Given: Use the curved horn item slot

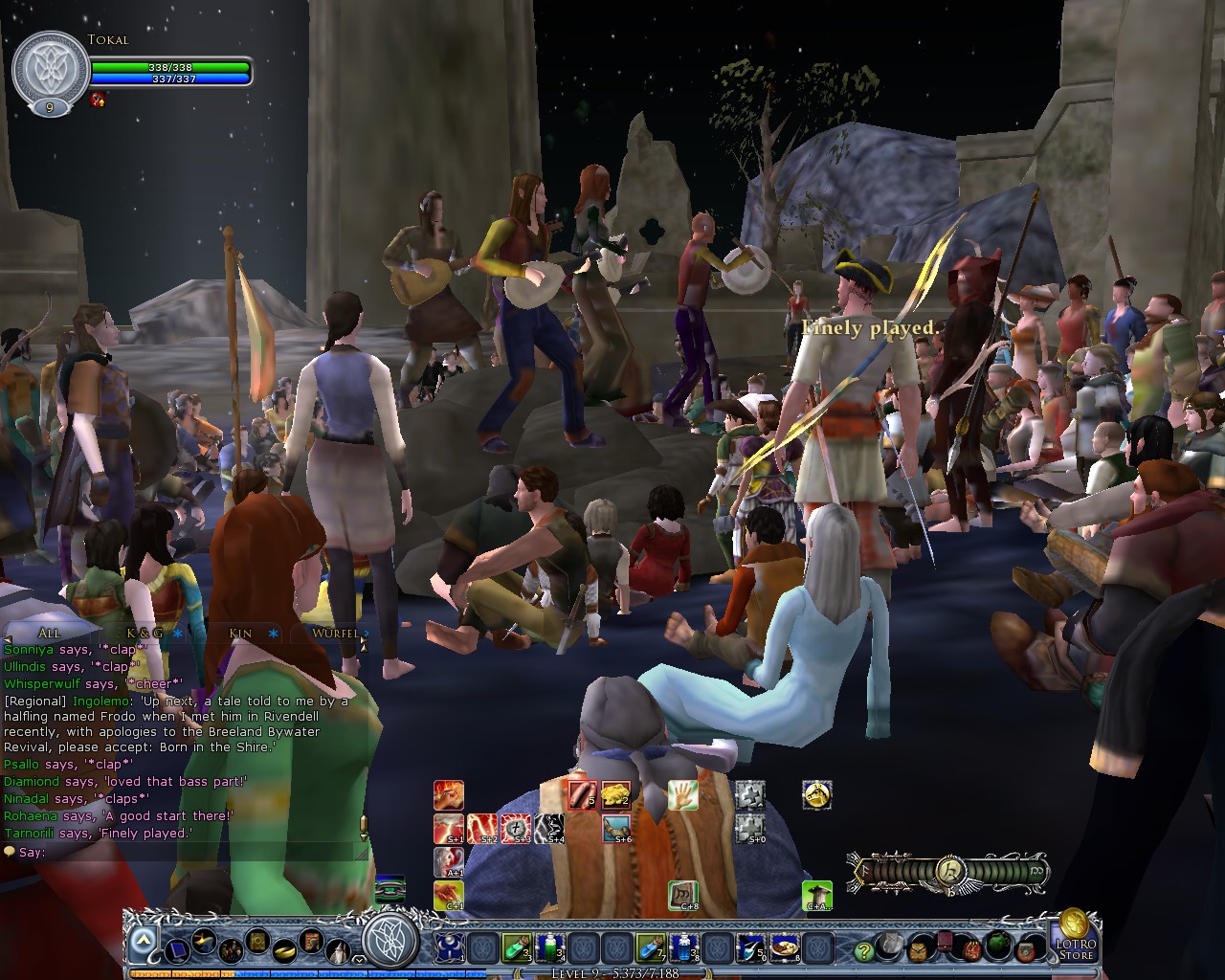Looking at the screenshot, I should coord(616,827).
